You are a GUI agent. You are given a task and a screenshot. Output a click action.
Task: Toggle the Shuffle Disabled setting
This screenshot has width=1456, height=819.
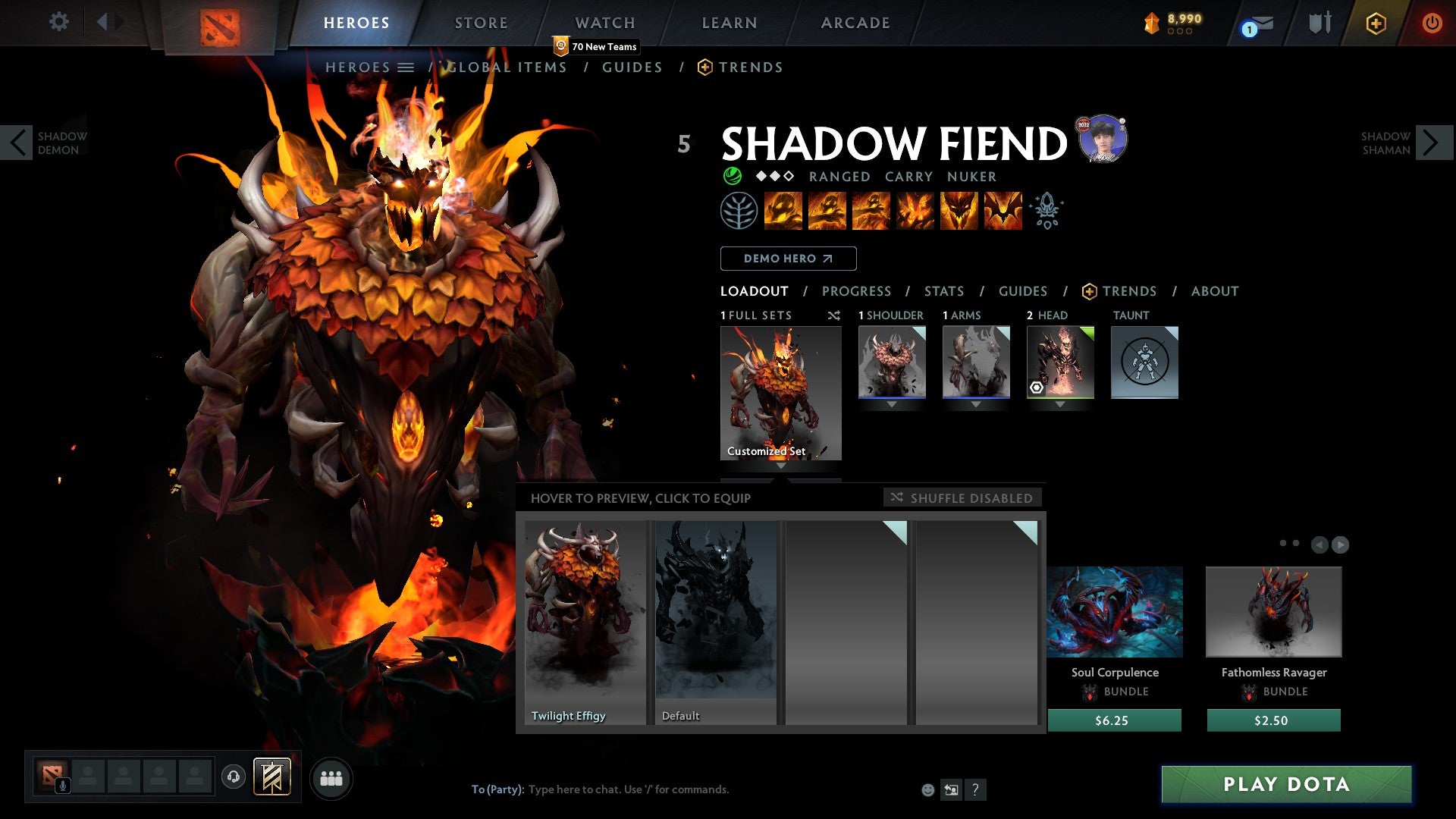point(962,498)
